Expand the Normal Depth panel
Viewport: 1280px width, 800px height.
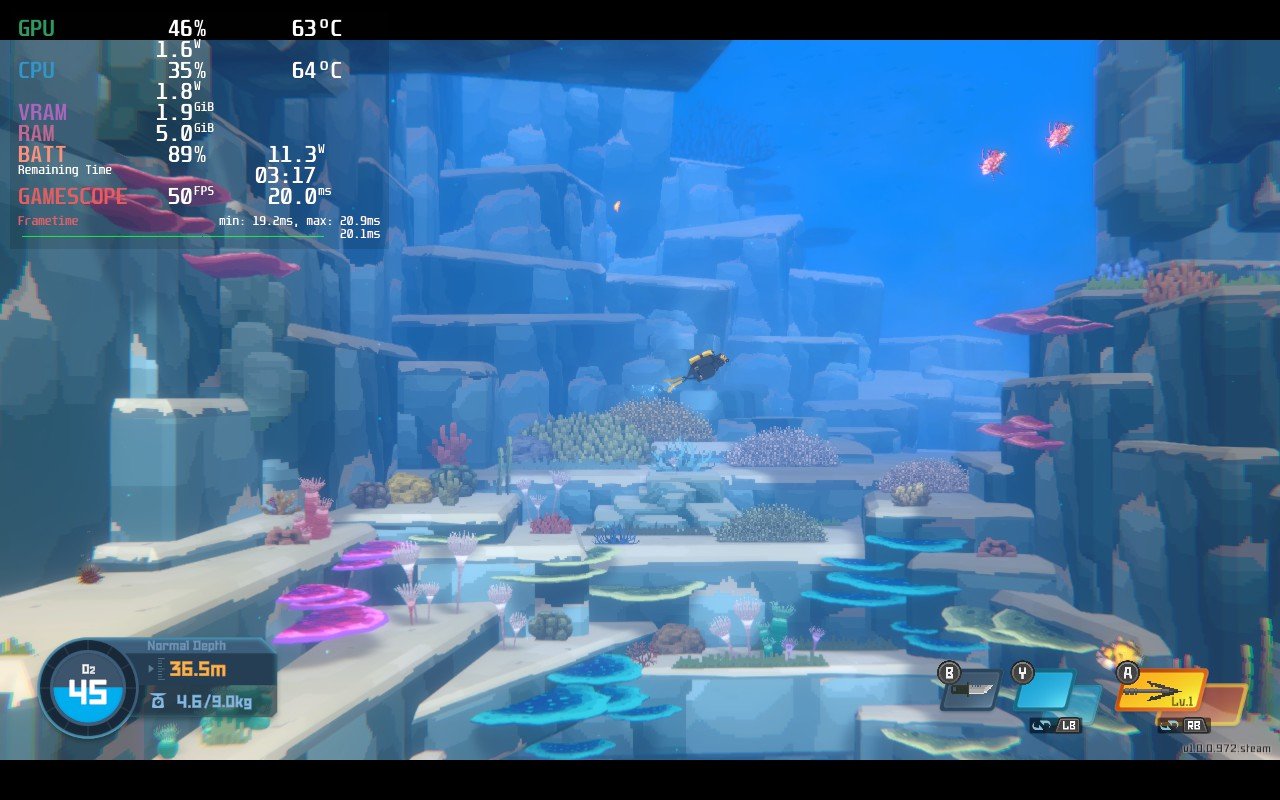(x=186, y=644)
